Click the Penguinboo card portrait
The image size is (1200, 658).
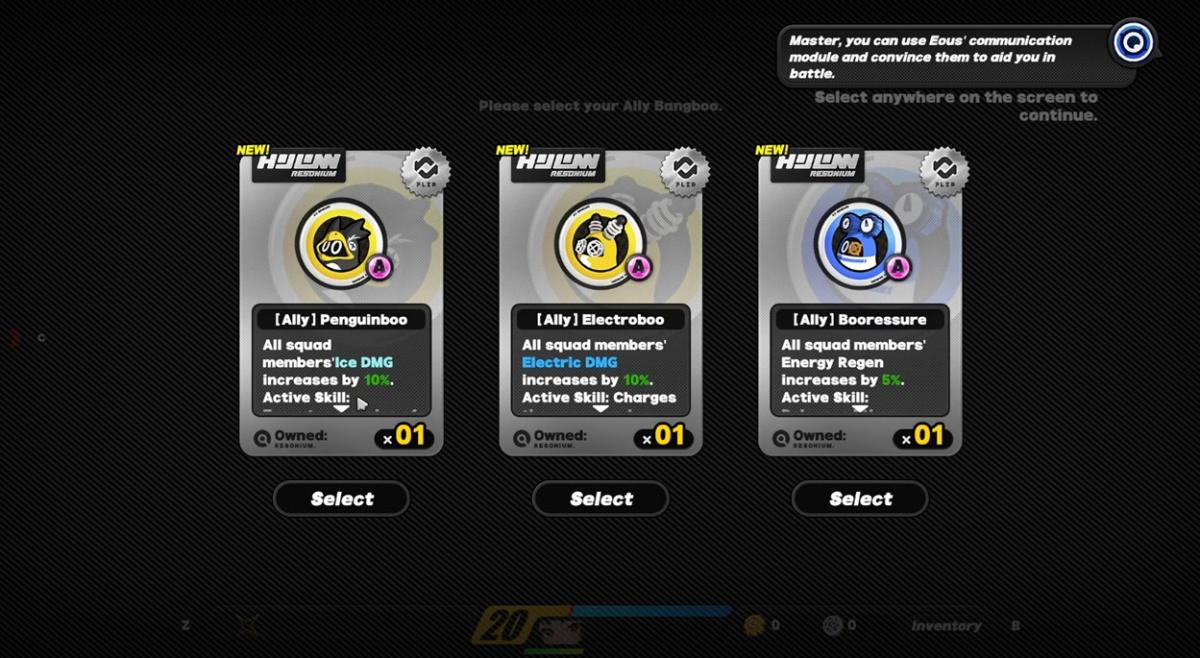341,243
